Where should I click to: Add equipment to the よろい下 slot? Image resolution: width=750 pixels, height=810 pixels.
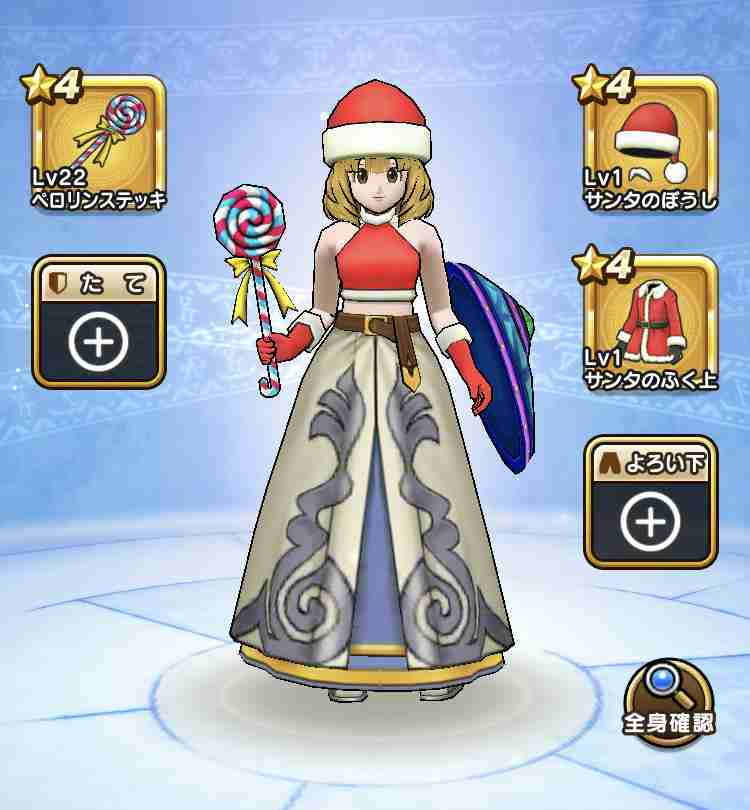coord(650,503)
